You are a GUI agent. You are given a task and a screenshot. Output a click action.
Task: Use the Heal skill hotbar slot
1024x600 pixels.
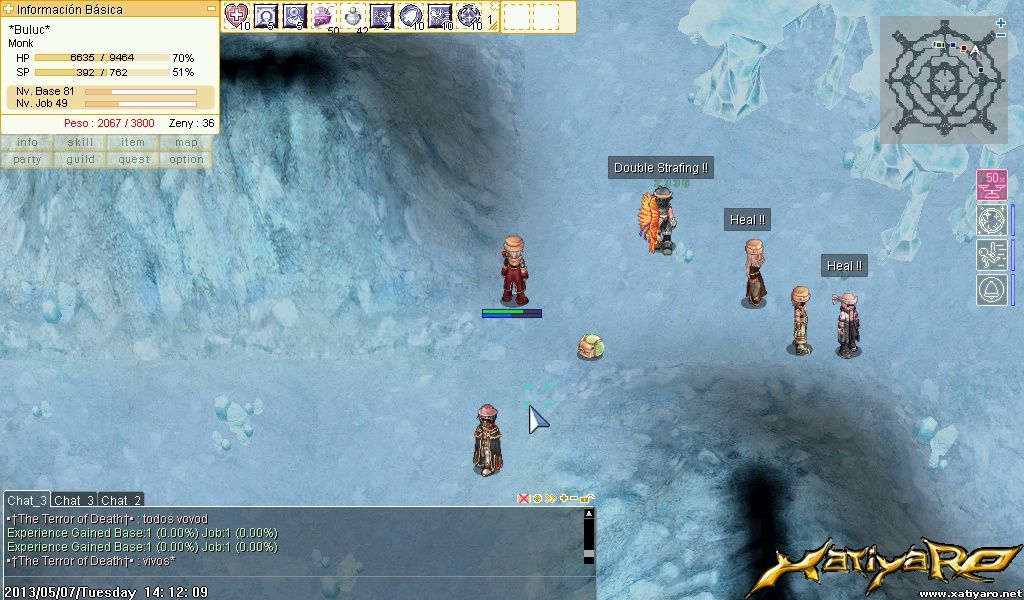tap(237, 15)
